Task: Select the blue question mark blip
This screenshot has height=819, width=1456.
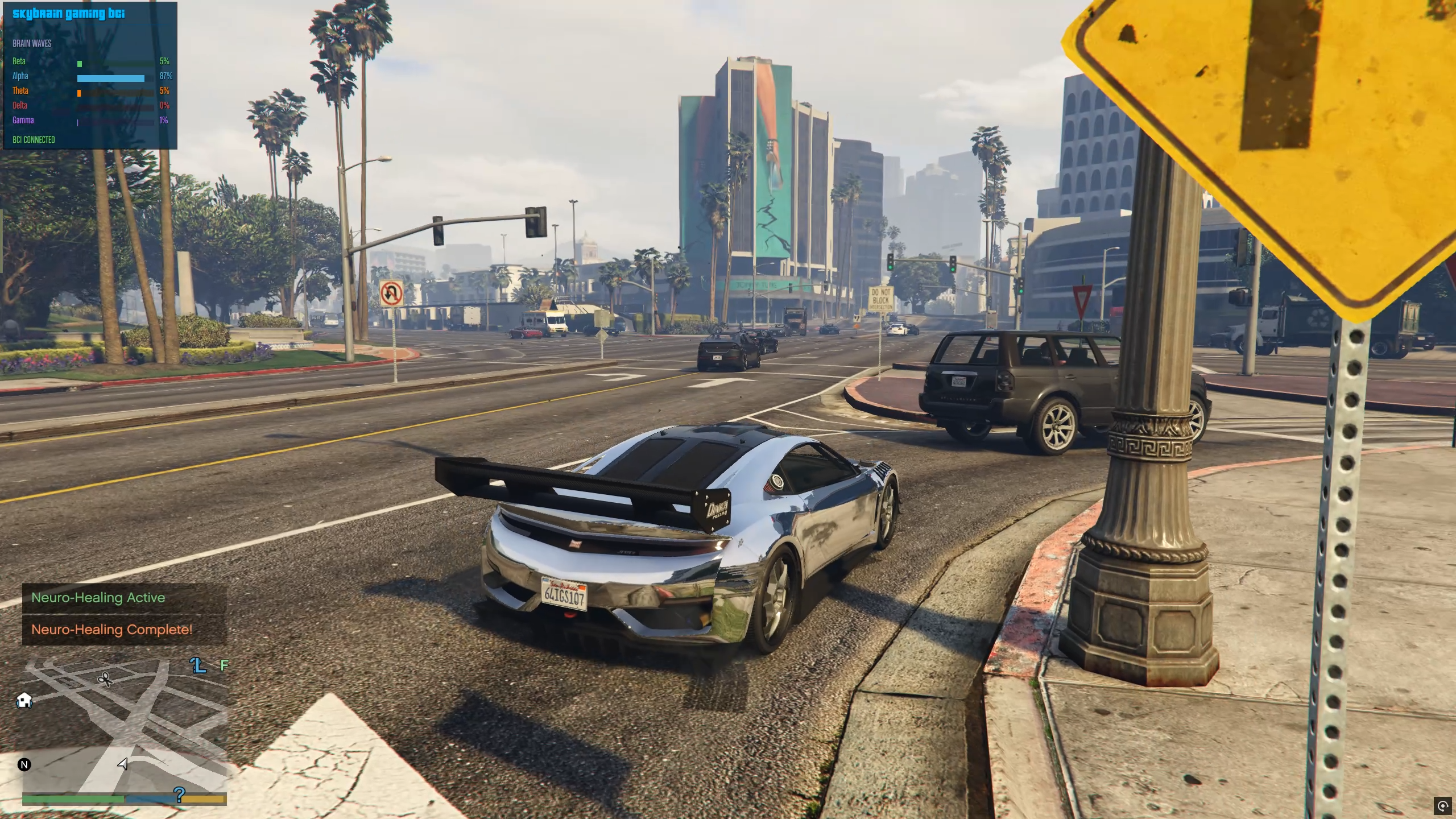Action: tap(179, 795)
